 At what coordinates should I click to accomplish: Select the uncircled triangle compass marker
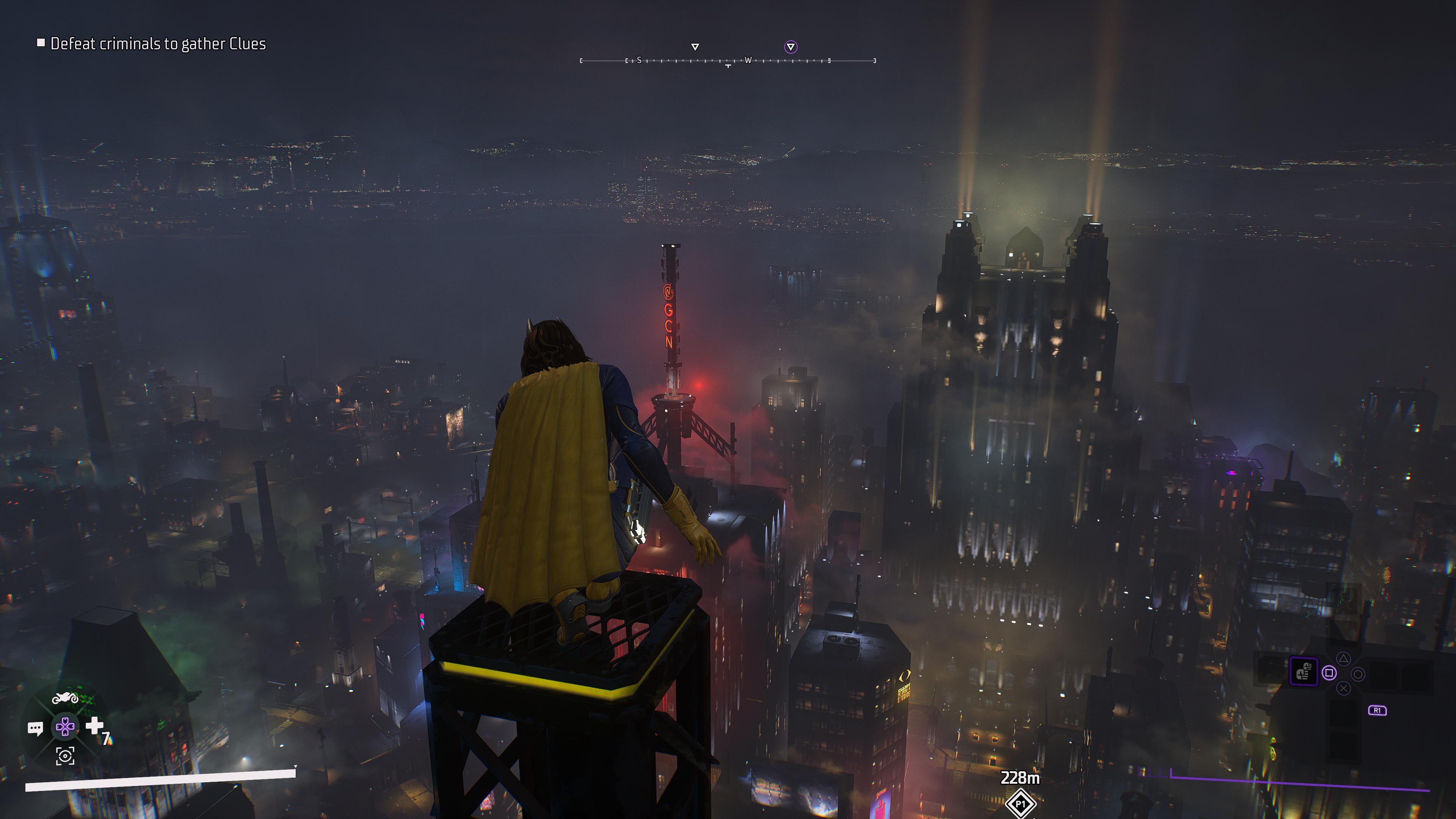[695, 47]
